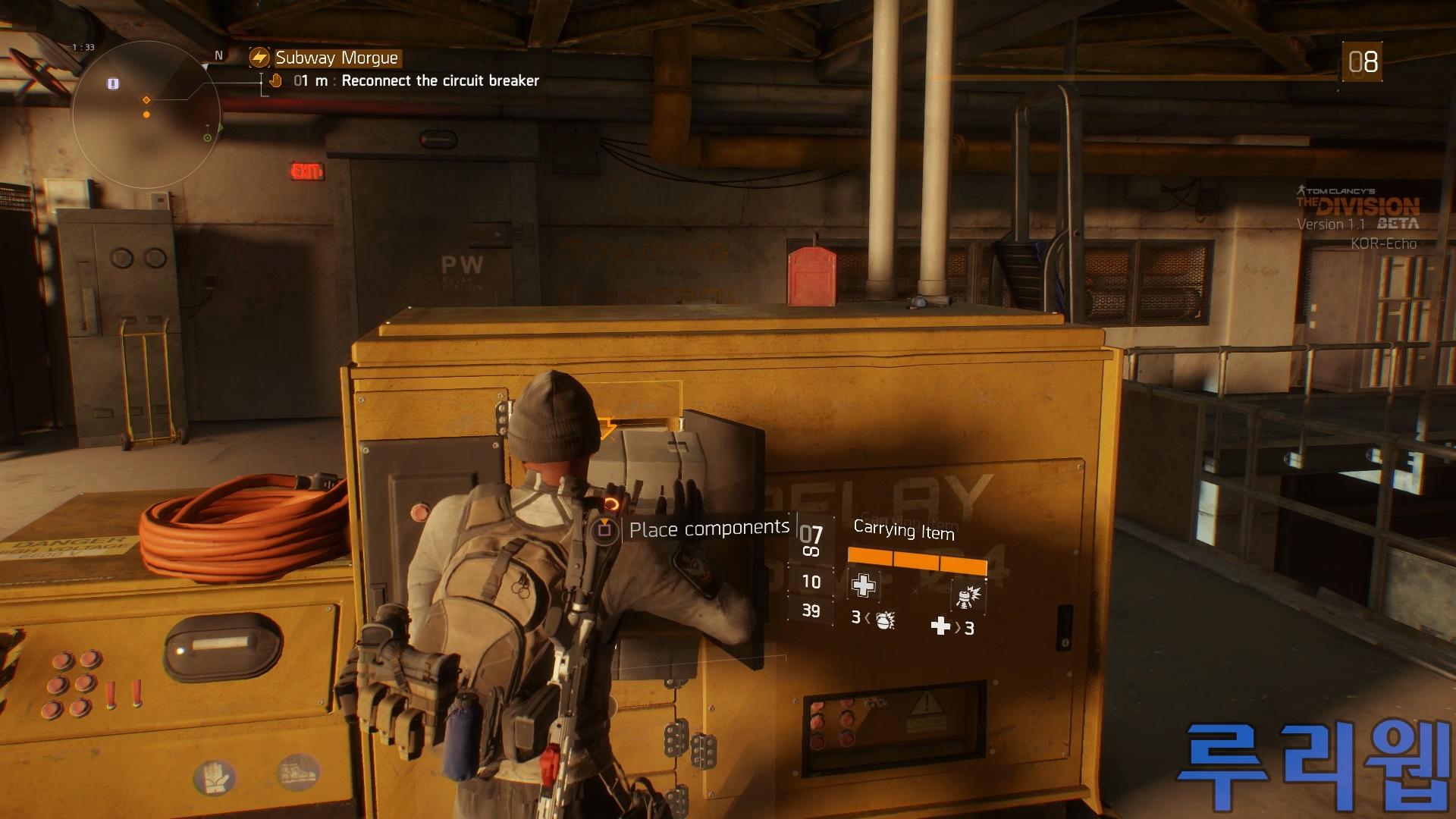Activate the First Aid cross skill
The height and width of the screenshot is (819, 1456).
pyautogui.click(x=863, y=585)
